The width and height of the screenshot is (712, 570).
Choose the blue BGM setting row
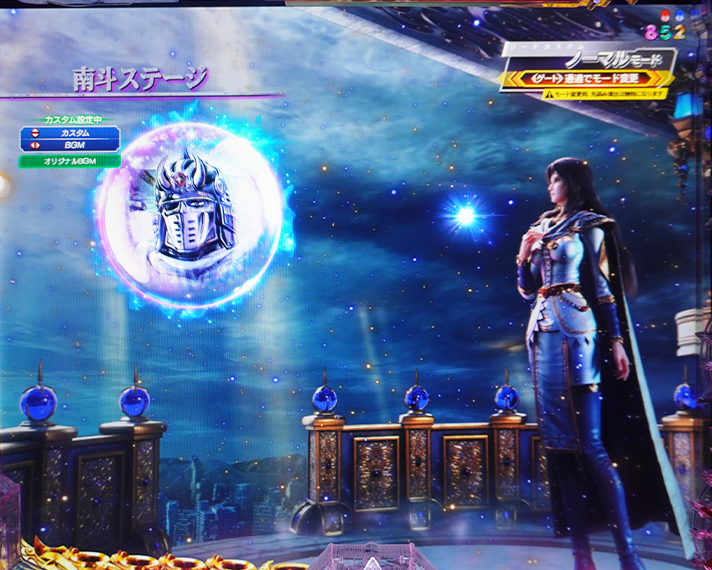tap(70, 145)
